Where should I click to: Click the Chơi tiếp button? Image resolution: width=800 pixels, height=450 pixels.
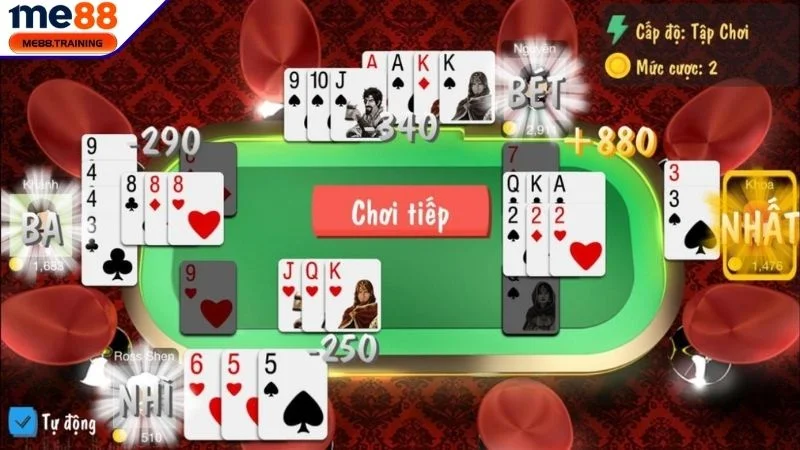tap(400, 213)
